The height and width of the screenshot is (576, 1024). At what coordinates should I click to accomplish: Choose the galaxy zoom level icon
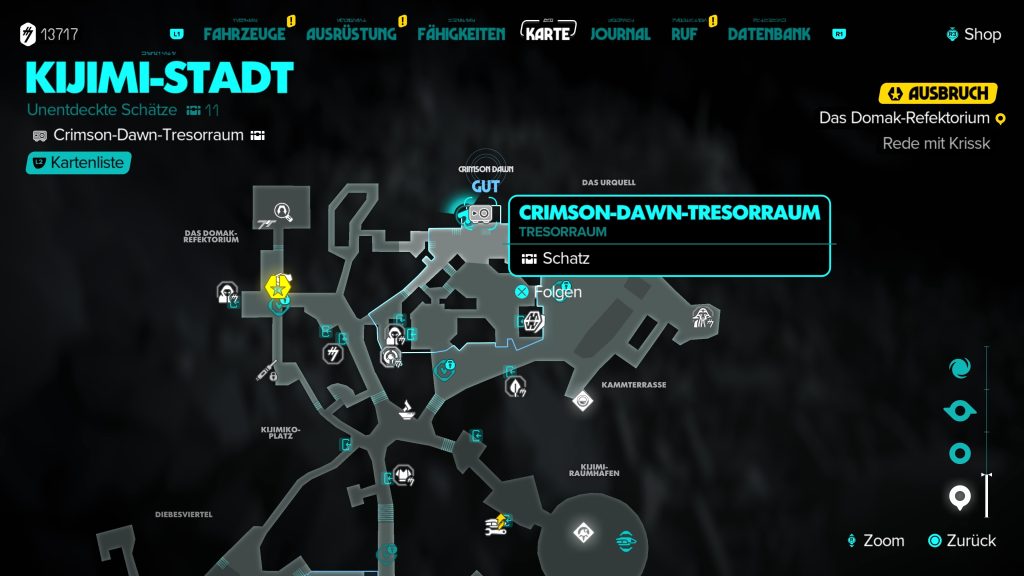[960, 367]
